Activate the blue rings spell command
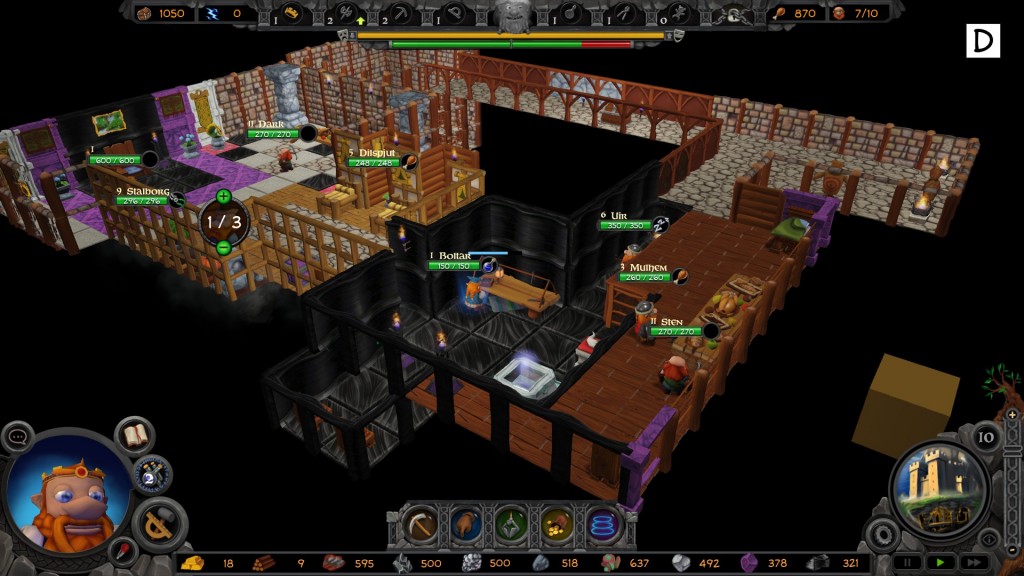This screenshot has width=1024, height=576. click(x=603, y=524)
